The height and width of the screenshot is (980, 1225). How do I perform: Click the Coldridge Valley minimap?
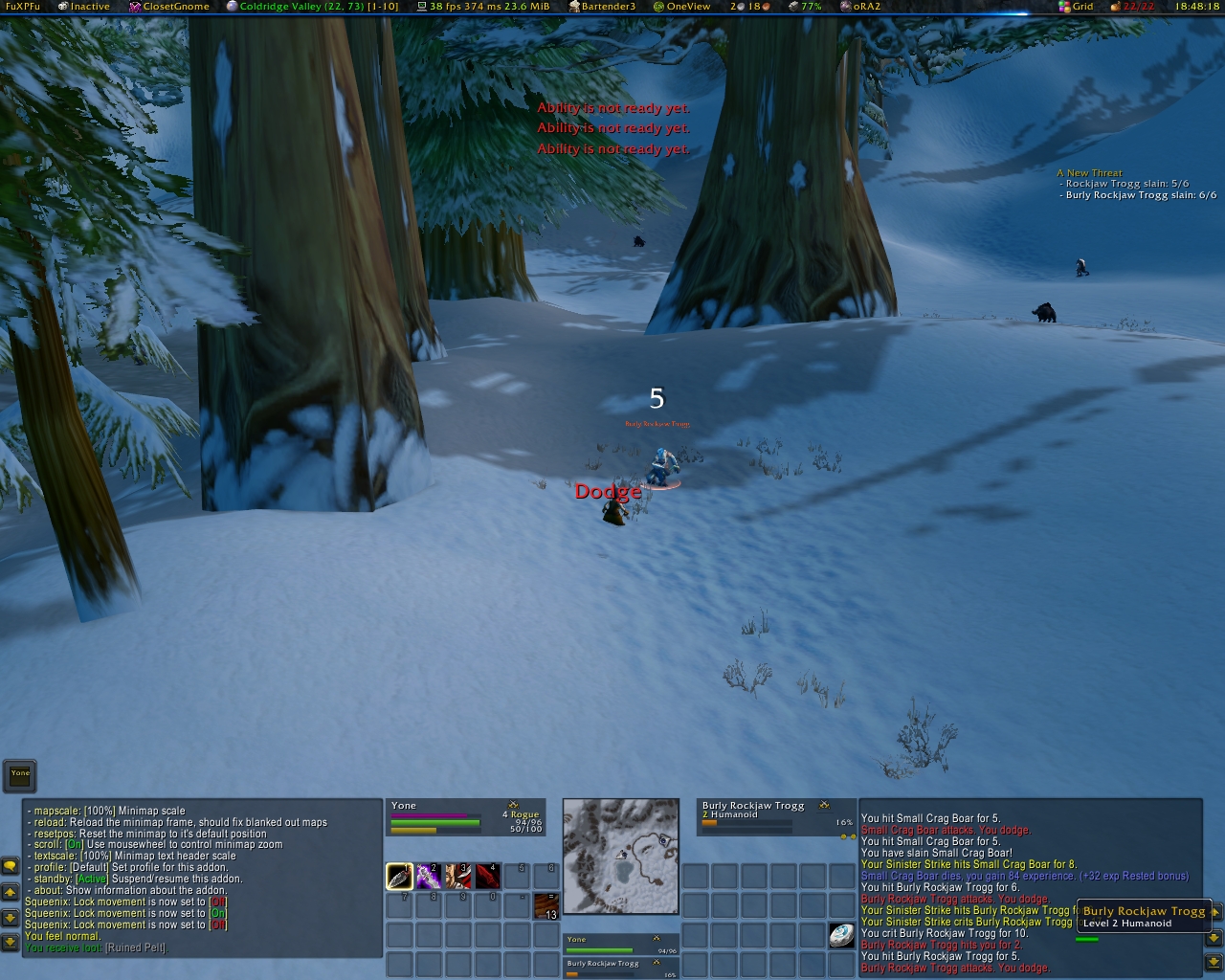tap(621, 857)
